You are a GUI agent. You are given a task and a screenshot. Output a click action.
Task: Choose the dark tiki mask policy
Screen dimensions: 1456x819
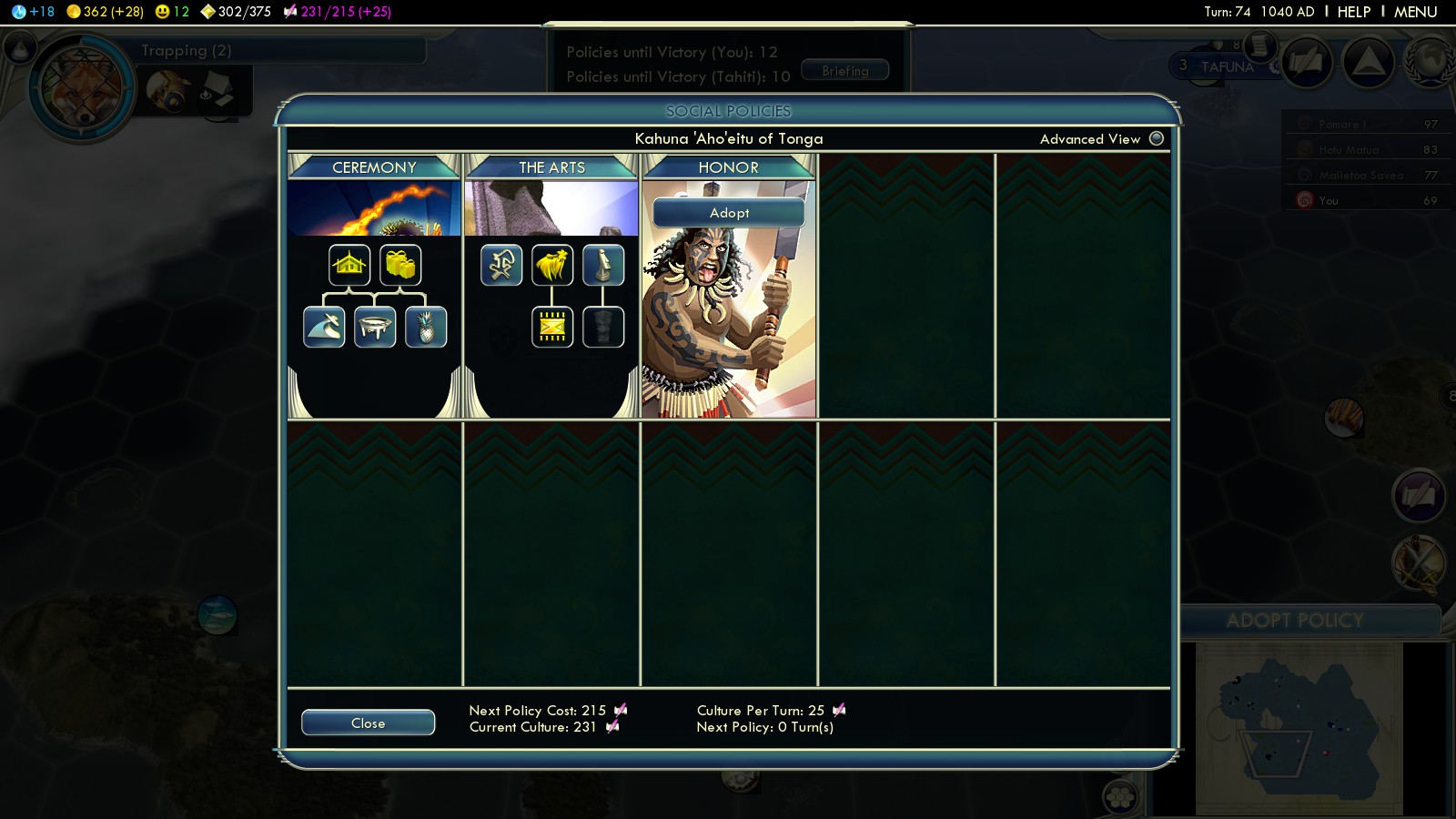tap(603, 327)
